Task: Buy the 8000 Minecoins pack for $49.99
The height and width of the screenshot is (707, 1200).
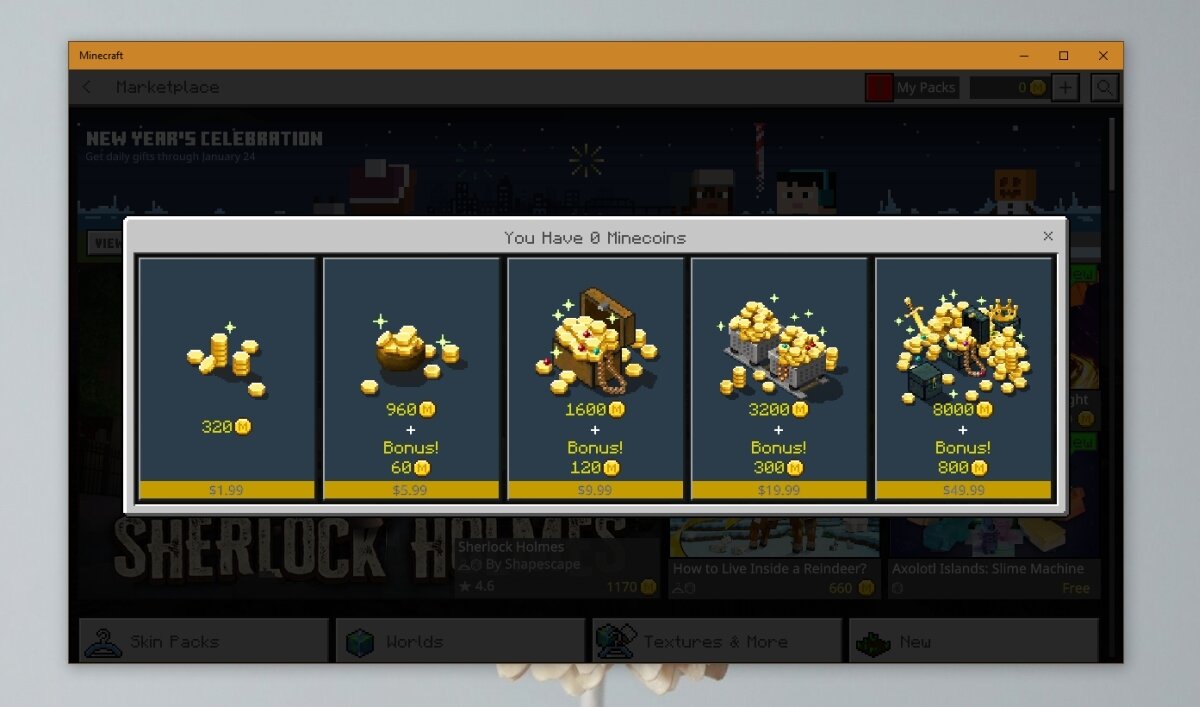Action: coord(963,378)
